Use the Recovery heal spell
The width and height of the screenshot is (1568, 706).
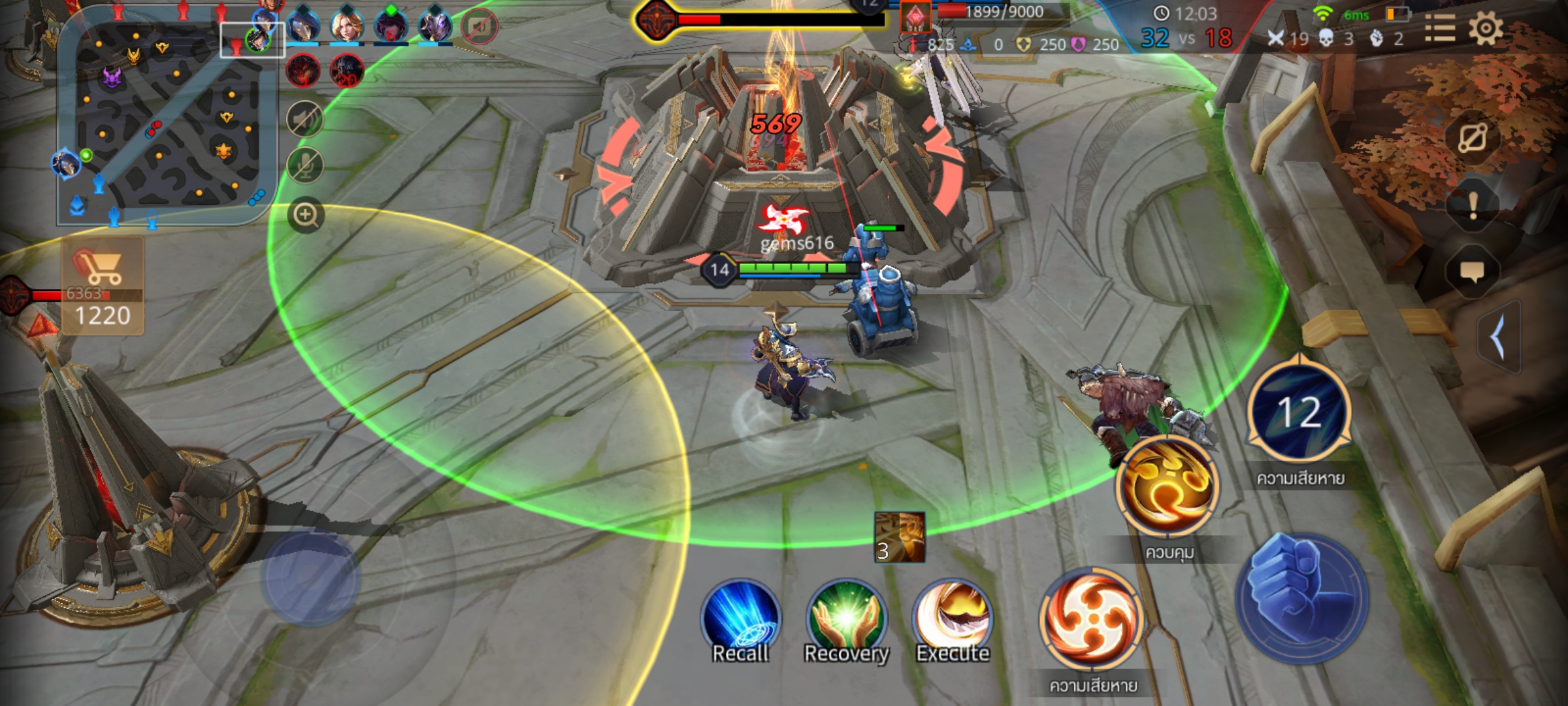tap(846, 621)
